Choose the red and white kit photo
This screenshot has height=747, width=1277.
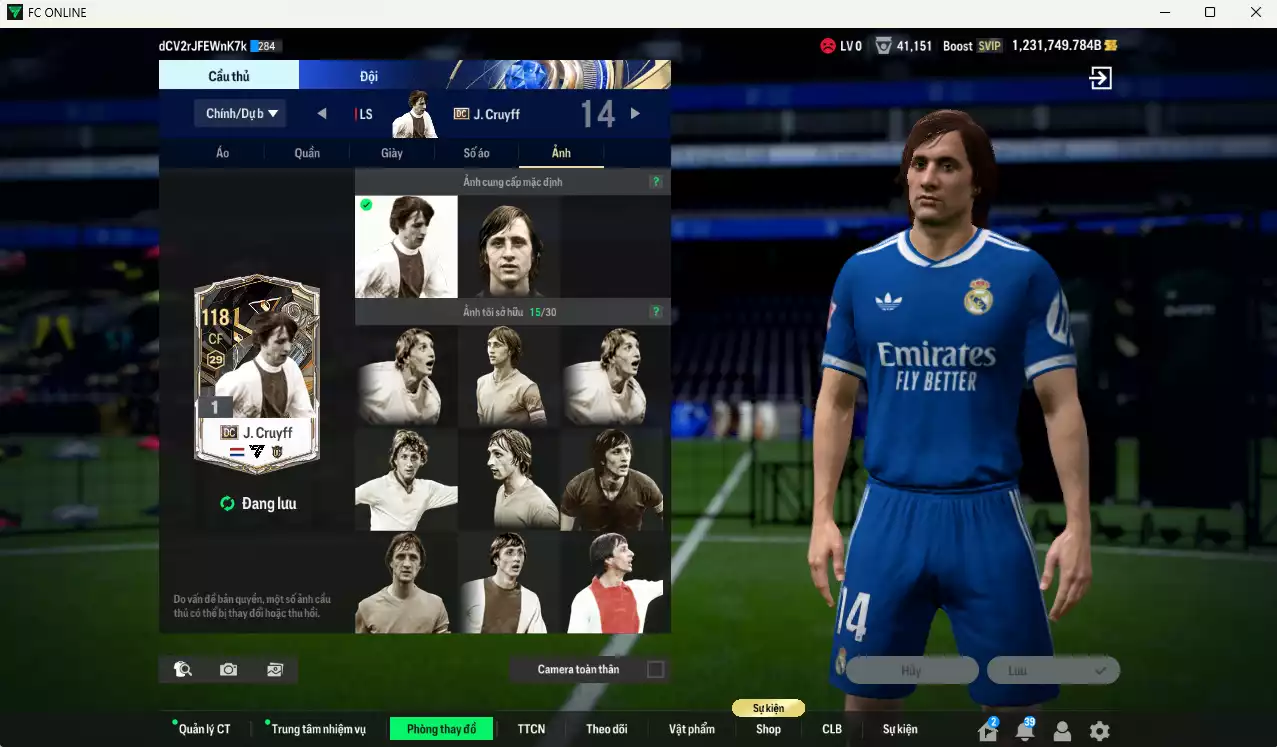click(x=615, y=583)
